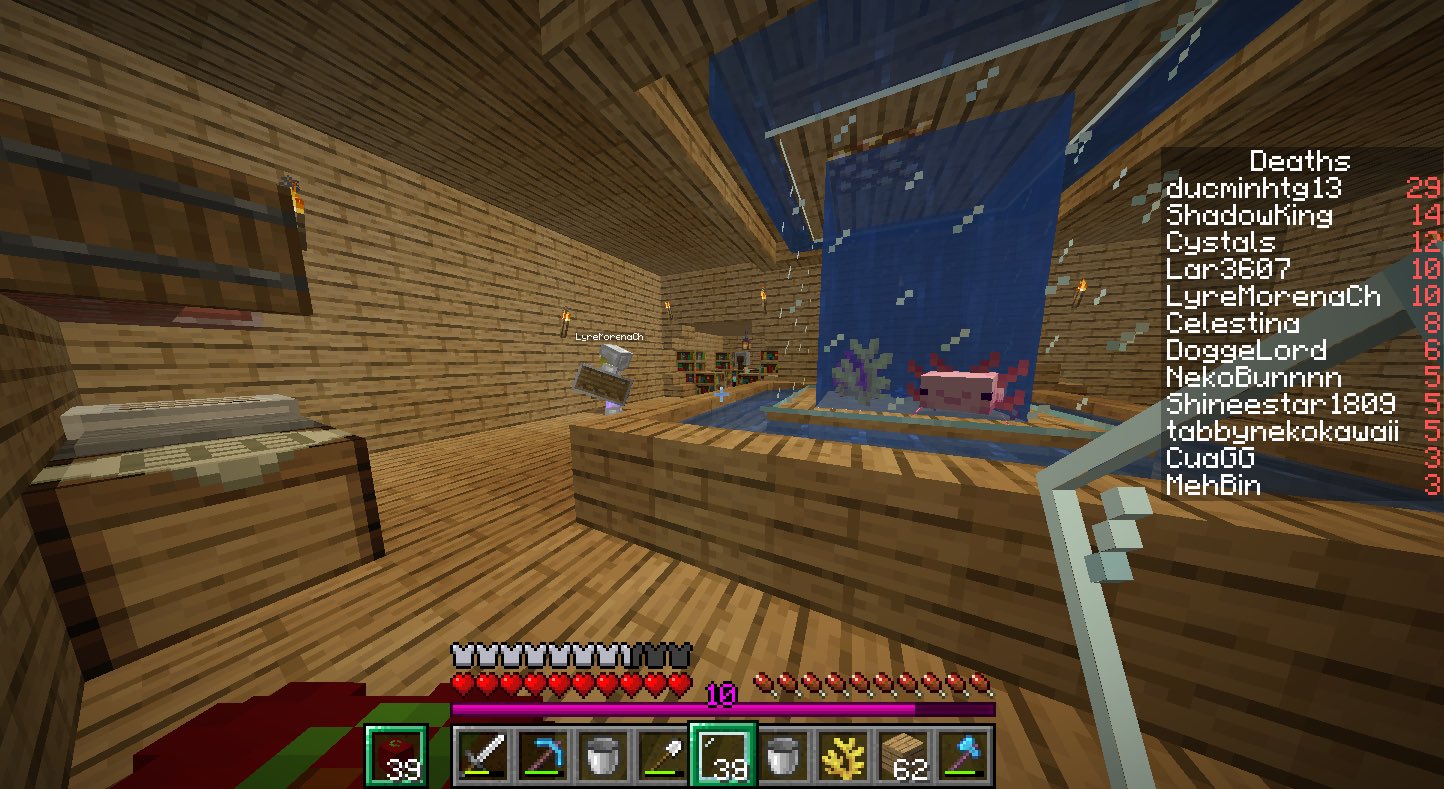Click the MehBin entry at the leaderboard bottom
The image size is (1444, 789).
(1211, 486)
